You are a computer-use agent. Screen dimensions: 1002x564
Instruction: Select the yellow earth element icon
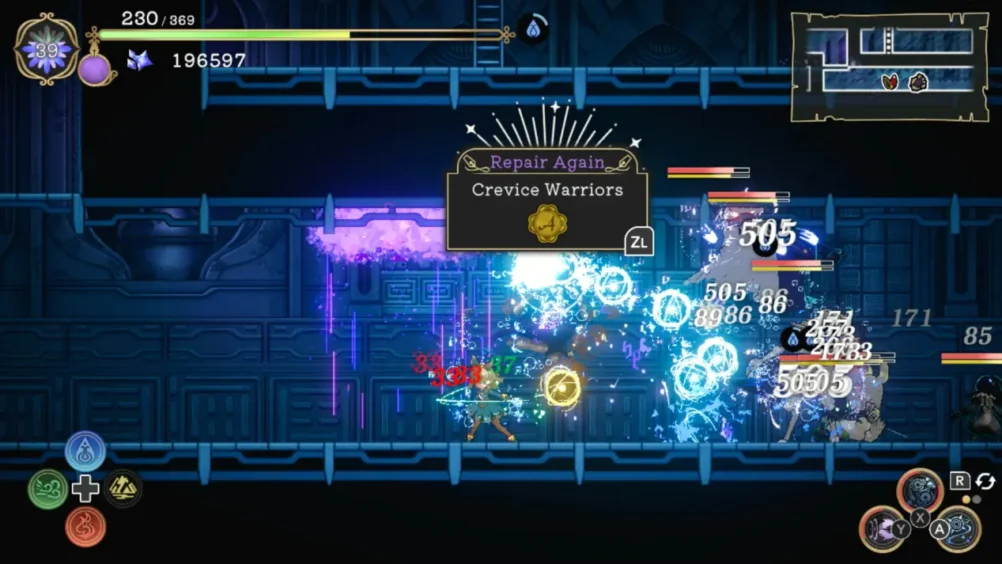pos(123,489)
